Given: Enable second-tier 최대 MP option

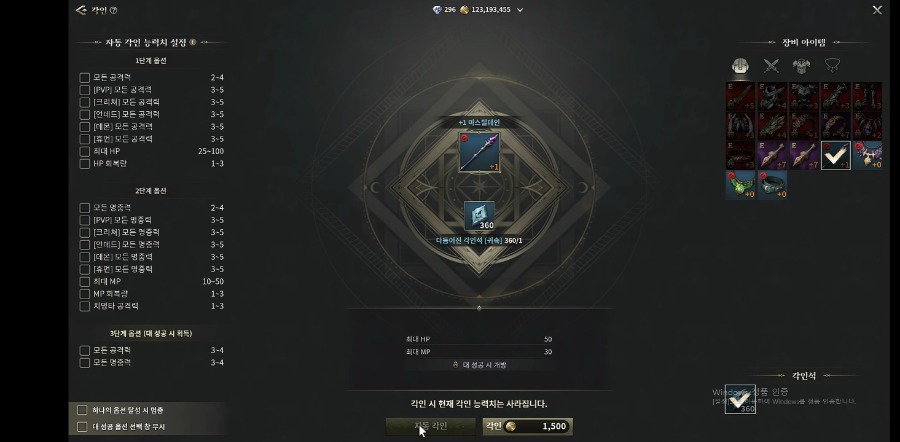Looking at the screenshot, I should (85, 282).
